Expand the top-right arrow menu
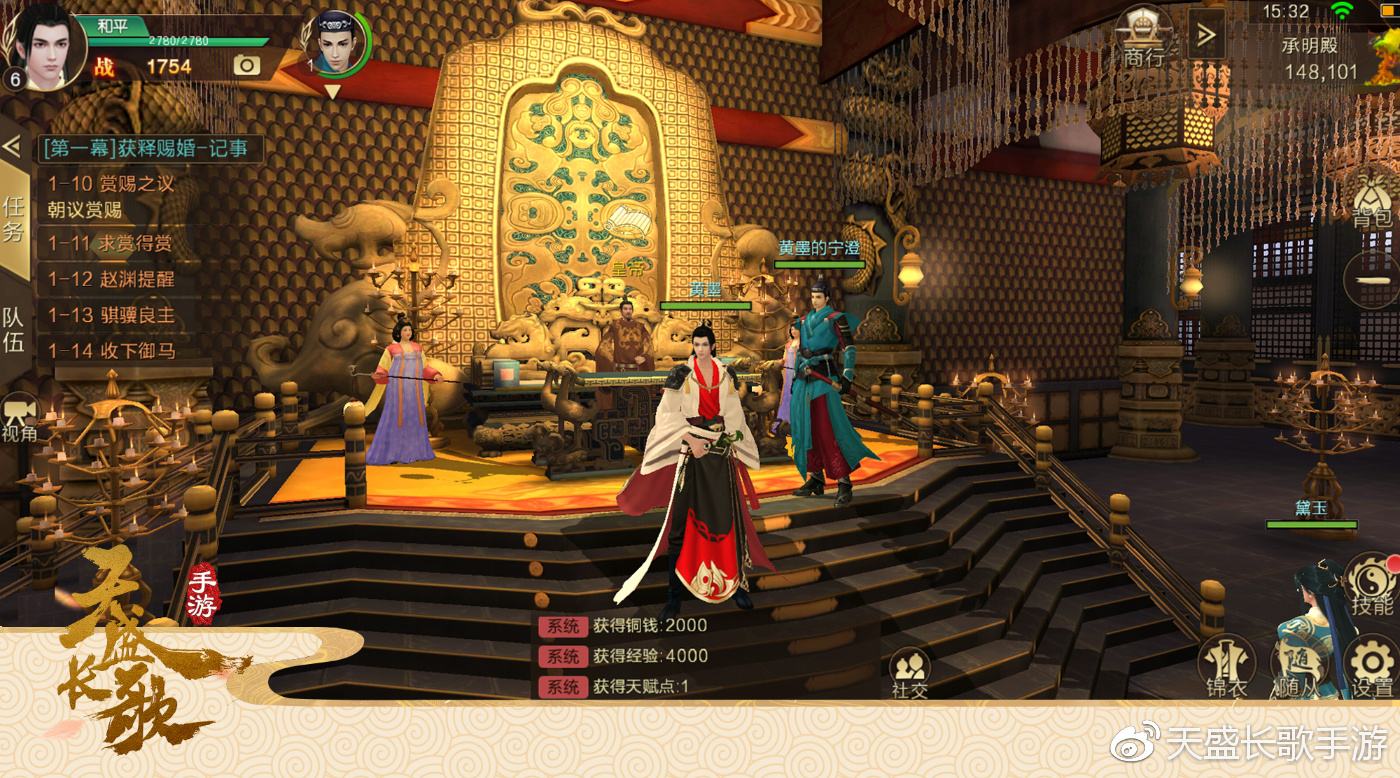The width and height of the screenshot is (1400, 778). [x=1207, y=36]
